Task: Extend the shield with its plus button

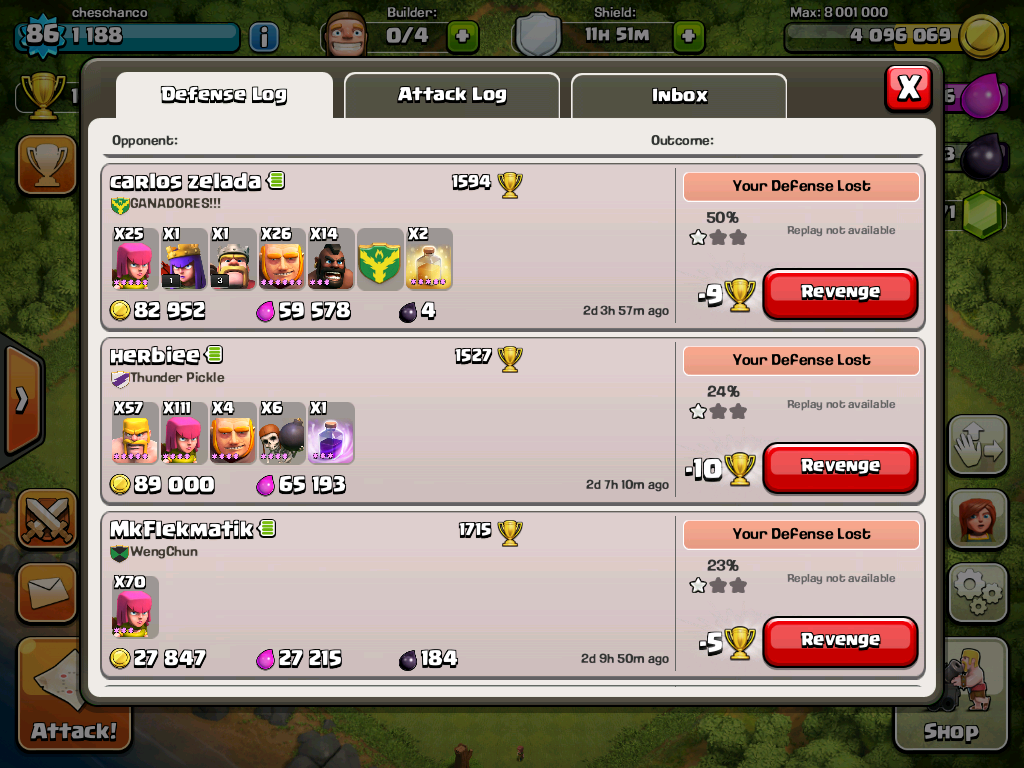Action: pyautogui.click(x=688, y=37)
